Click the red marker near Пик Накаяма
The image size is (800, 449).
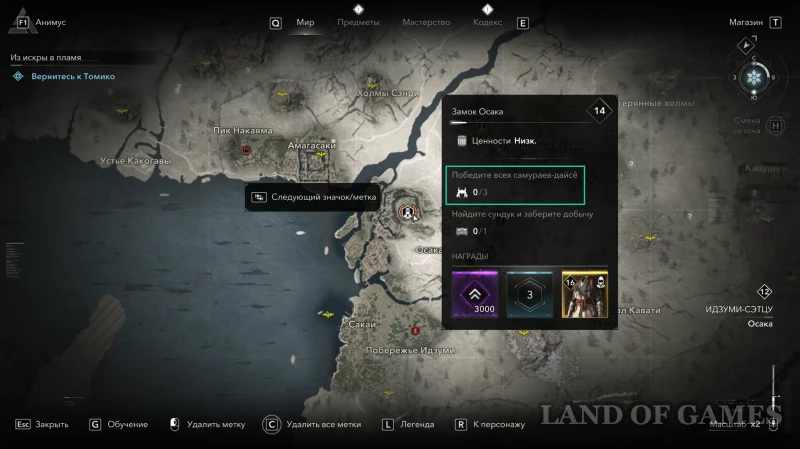(246, 150)
